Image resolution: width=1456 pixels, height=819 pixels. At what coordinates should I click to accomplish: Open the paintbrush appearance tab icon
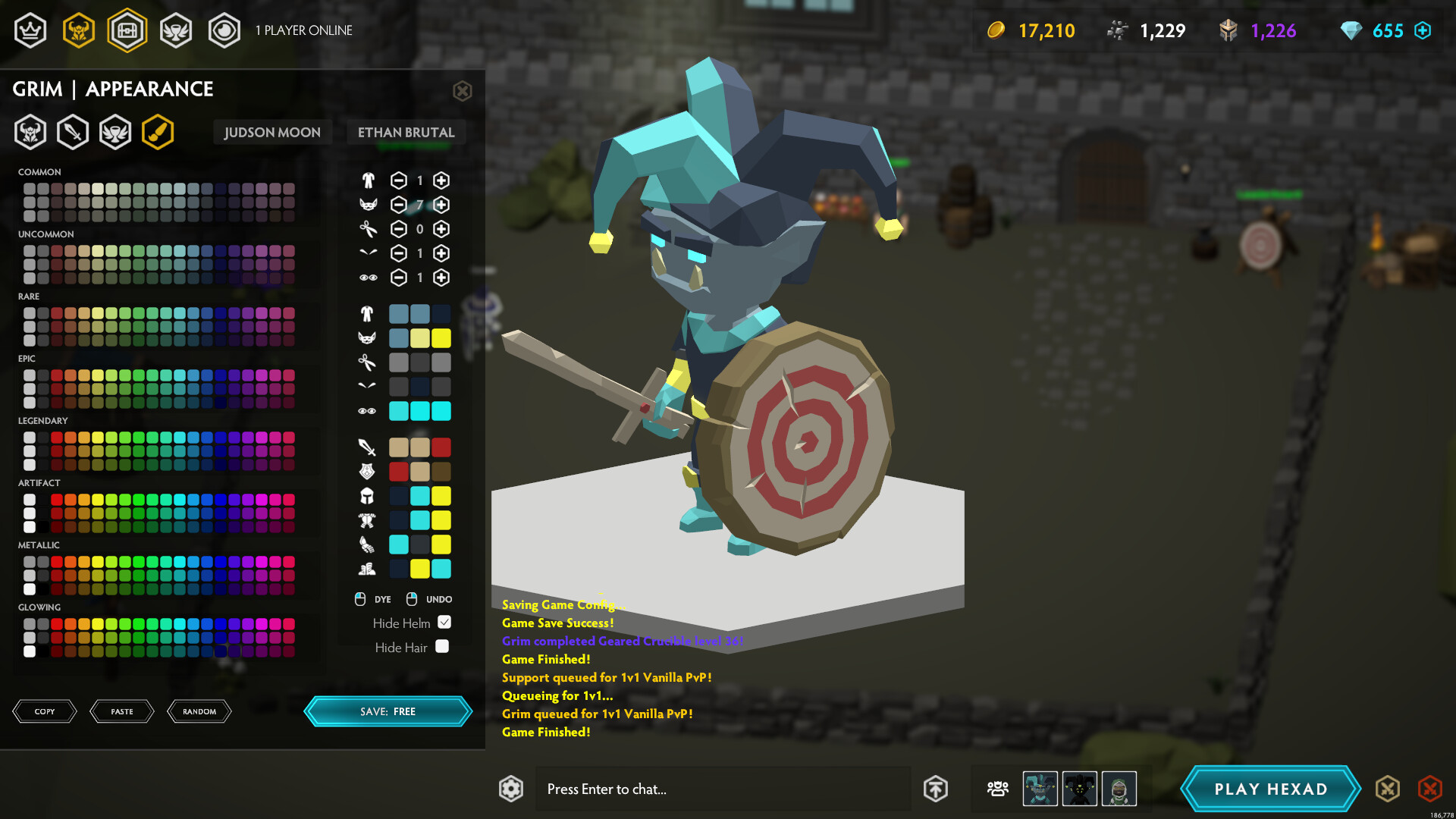pos(158,131)
